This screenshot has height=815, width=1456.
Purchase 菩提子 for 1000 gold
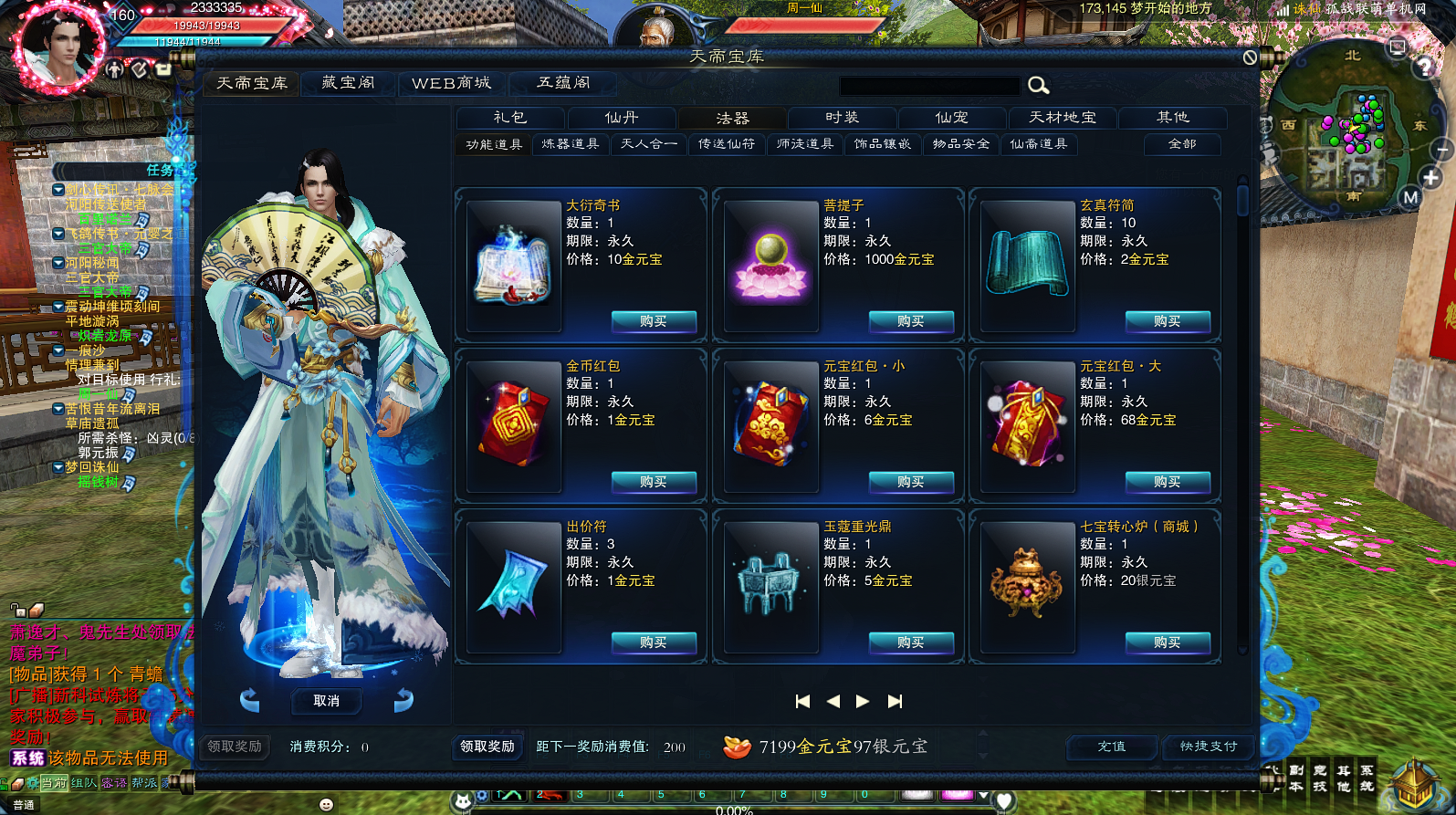(911, 321)
